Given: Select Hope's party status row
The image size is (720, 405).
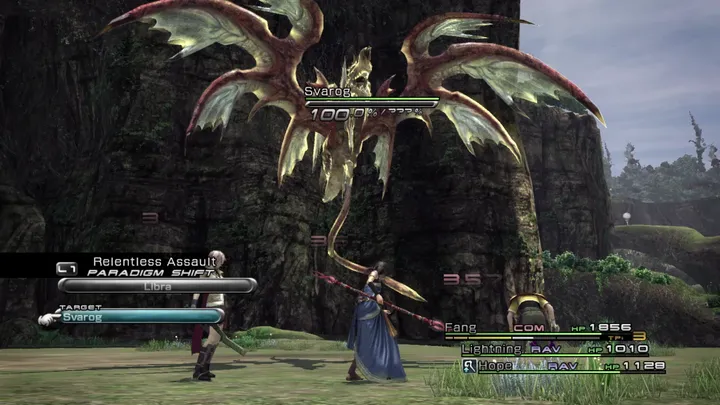Looking at the screenshot, I should click(563, 367).
